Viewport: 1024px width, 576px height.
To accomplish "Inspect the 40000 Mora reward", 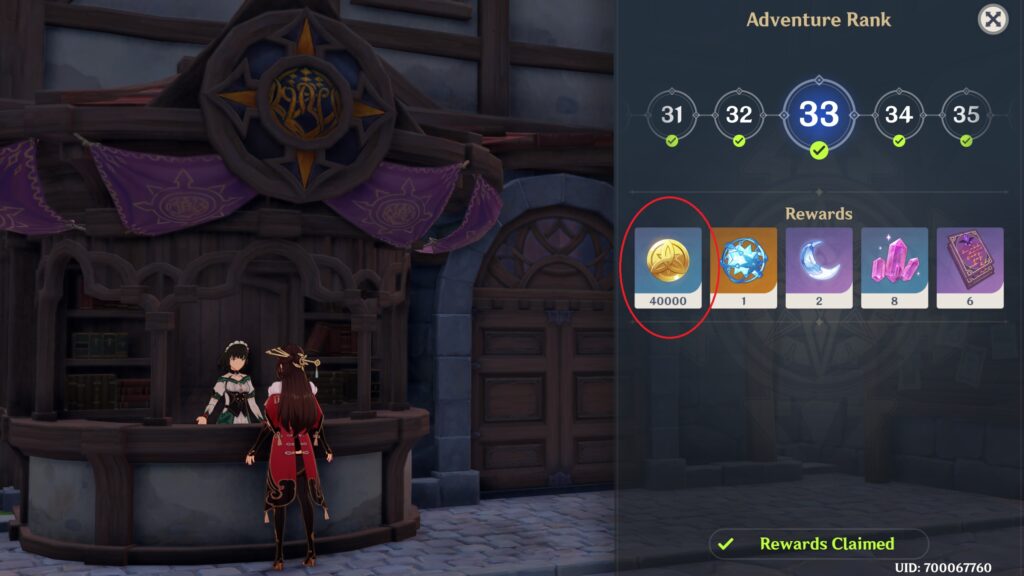I will tap(669, 267).
